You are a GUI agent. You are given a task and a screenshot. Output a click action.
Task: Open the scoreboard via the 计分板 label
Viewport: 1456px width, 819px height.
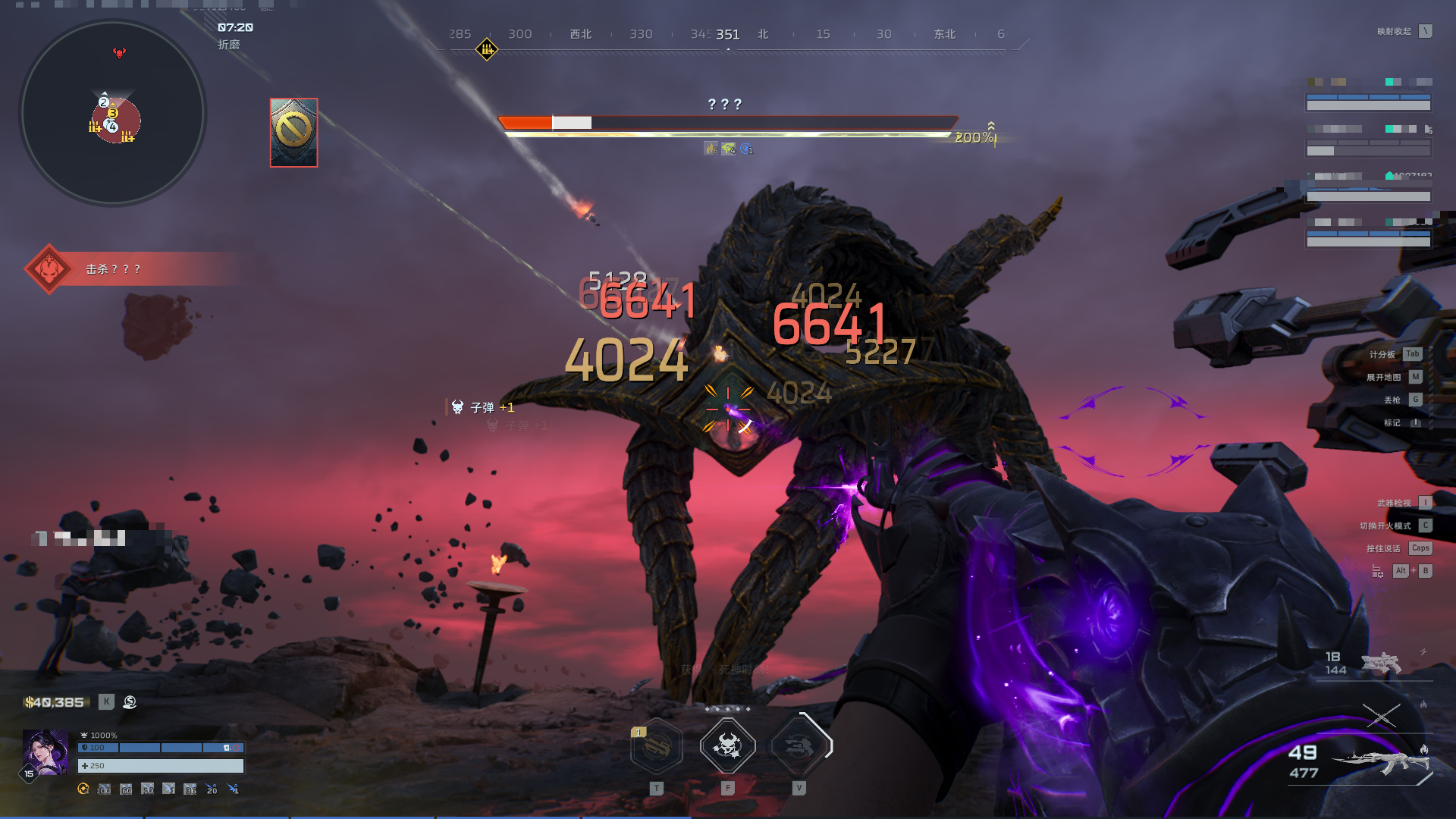point(1382,354)
